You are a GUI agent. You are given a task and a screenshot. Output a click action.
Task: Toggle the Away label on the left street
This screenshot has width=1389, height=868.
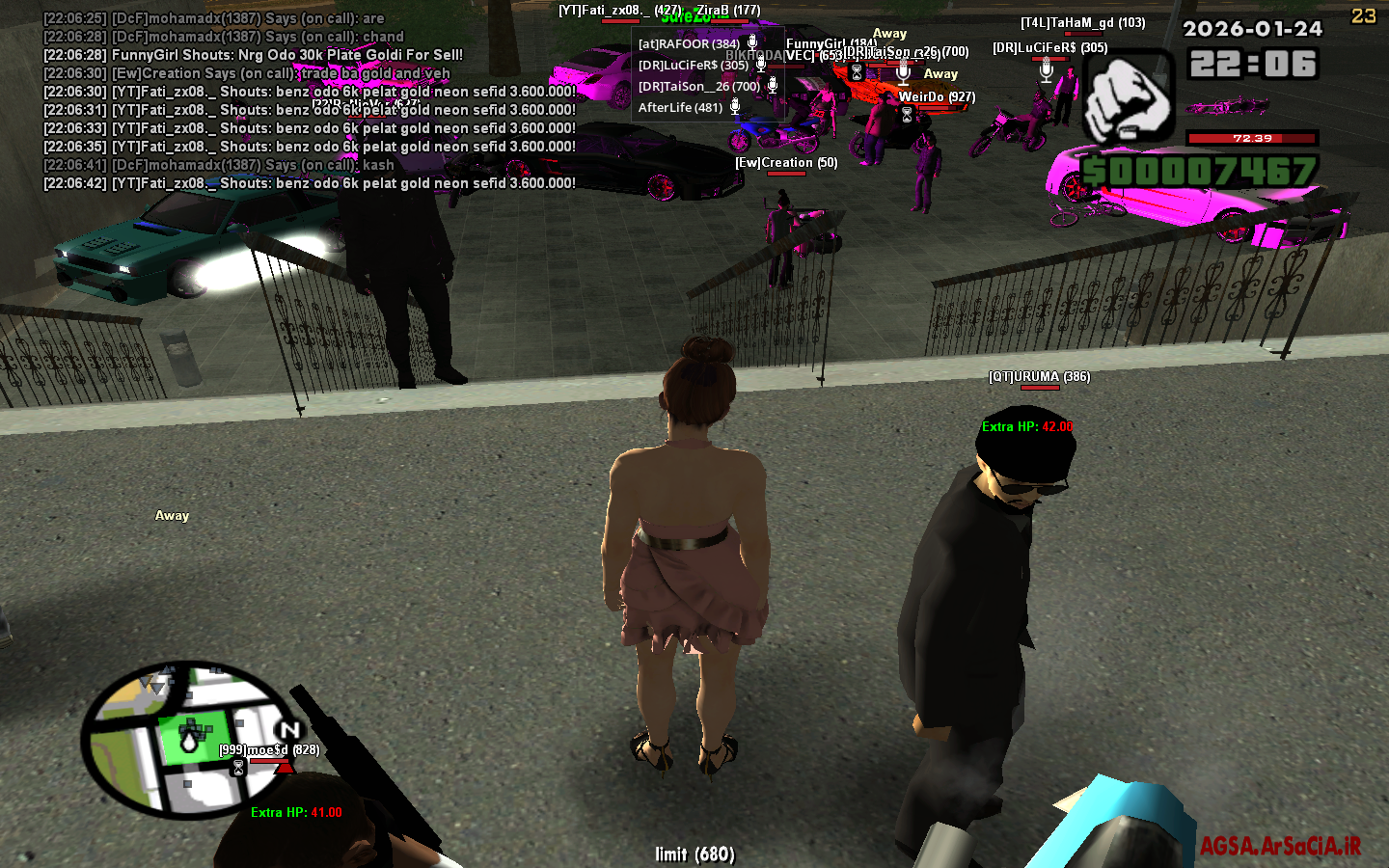[x=172, y=515]
